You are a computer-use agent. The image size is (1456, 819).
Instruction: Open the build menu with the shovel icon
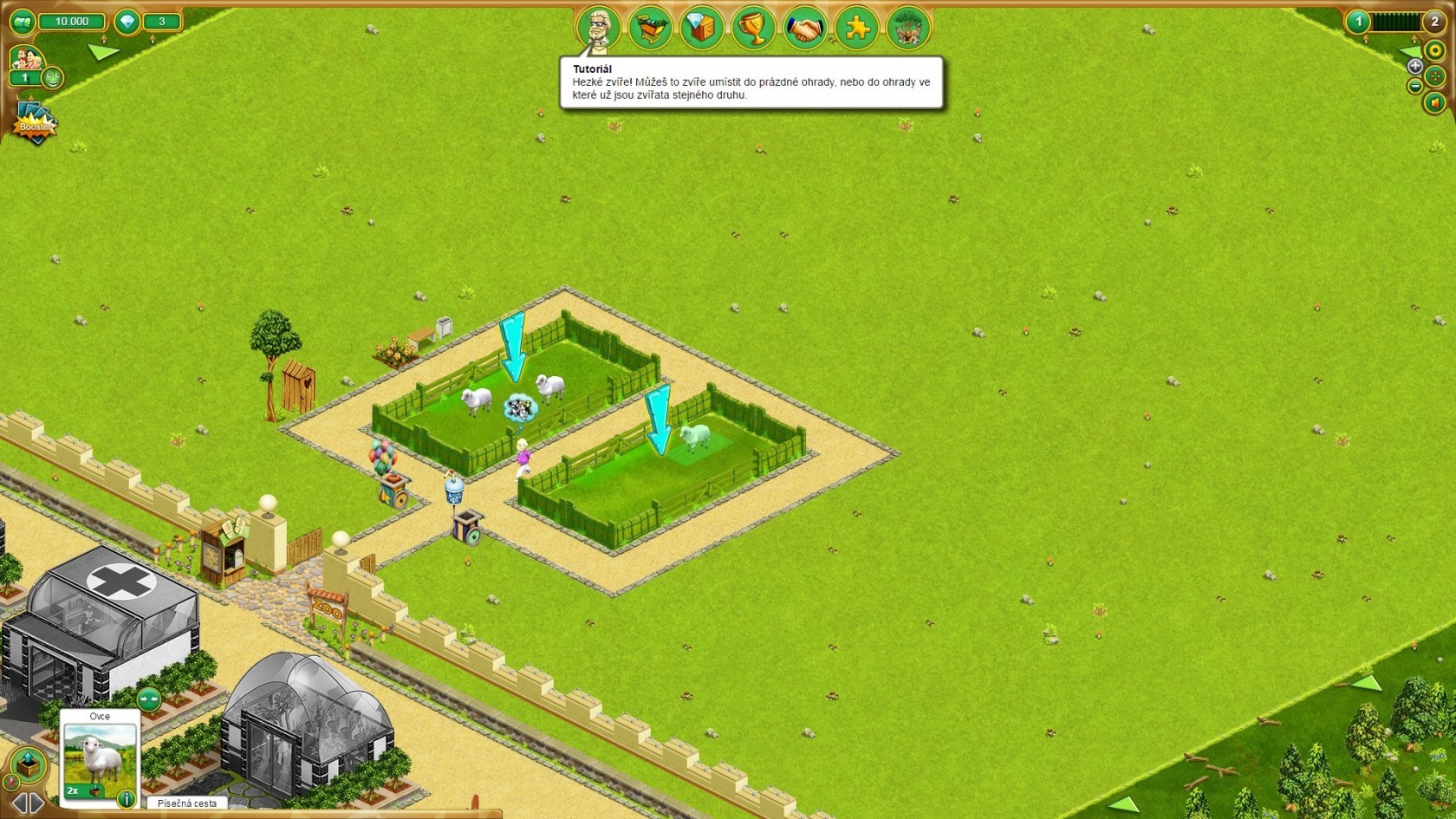[650, 28]
